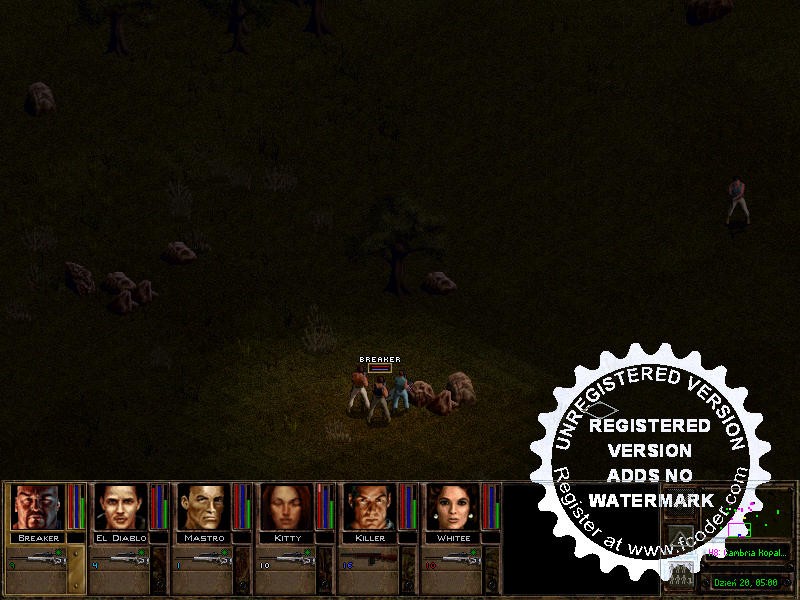Select Breaker's portrait in the team panel
Image resolution: width=800 pixels, height=600 pixels.
pyautogui.click(x=38, y=507)
